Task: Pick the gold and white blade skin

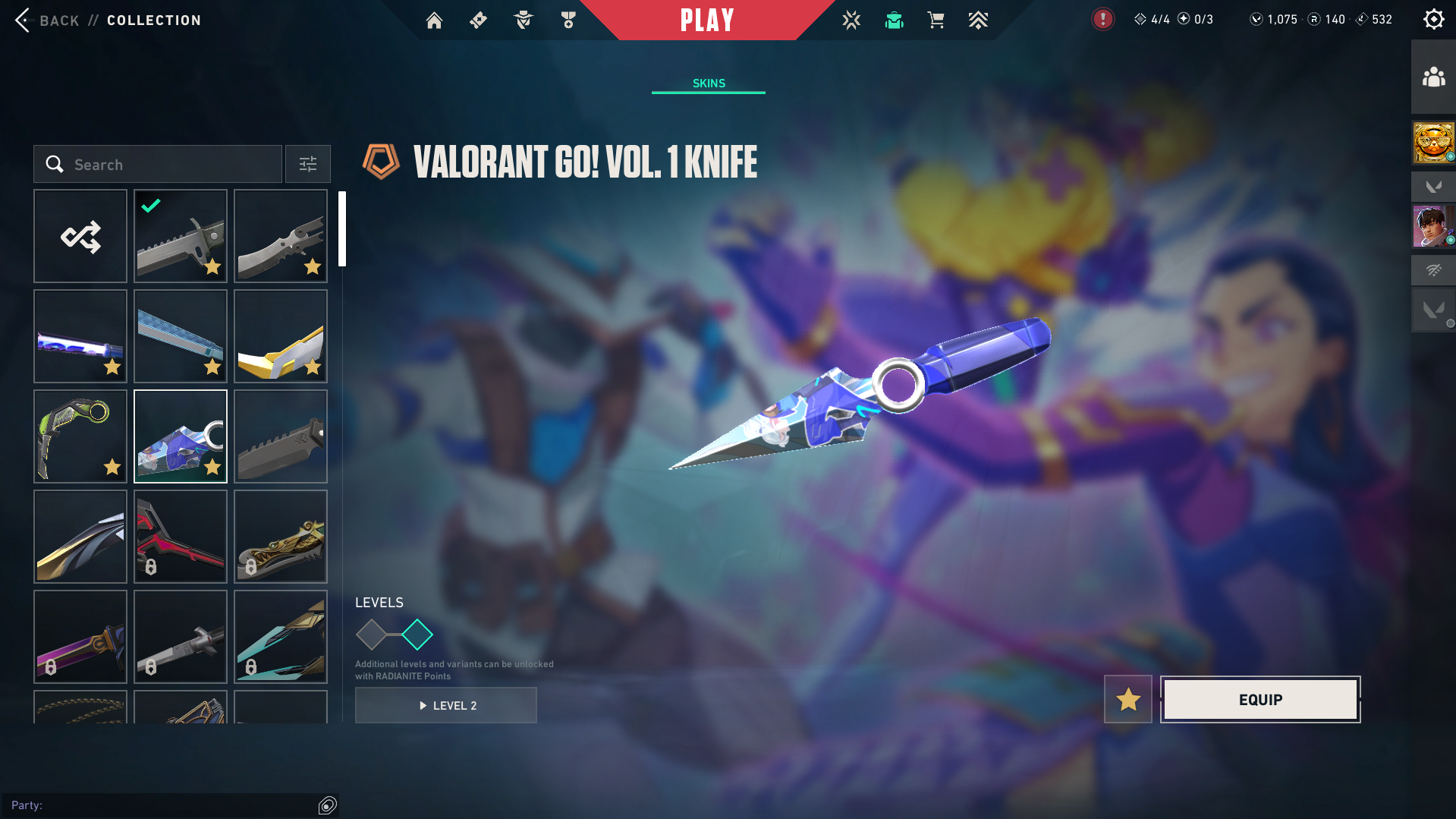Action: click(x=281, y=336)
